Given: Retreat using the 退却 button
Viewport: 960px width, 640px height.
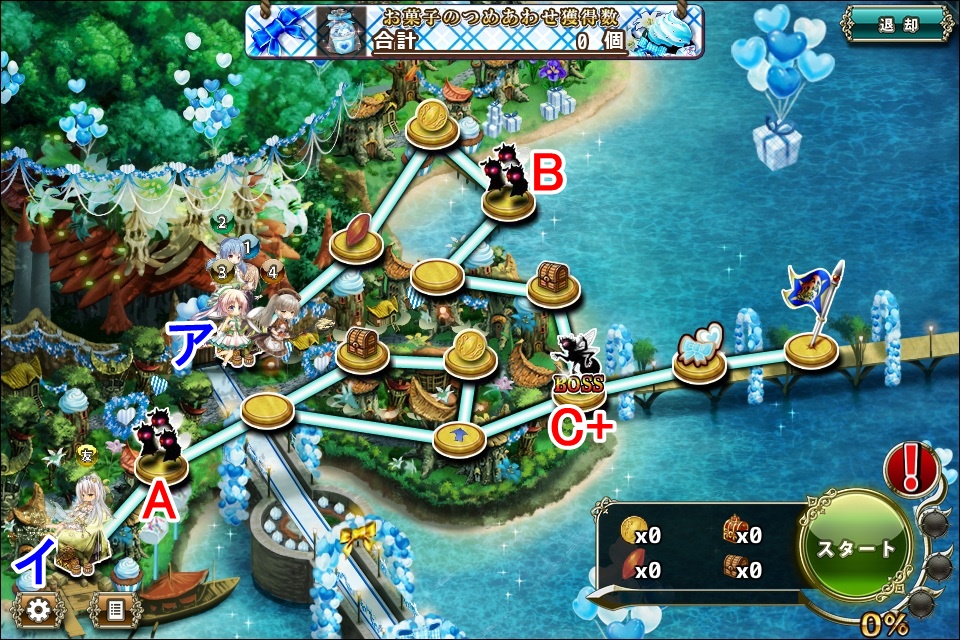Looking at the screenshot, I should coord(896,25).
